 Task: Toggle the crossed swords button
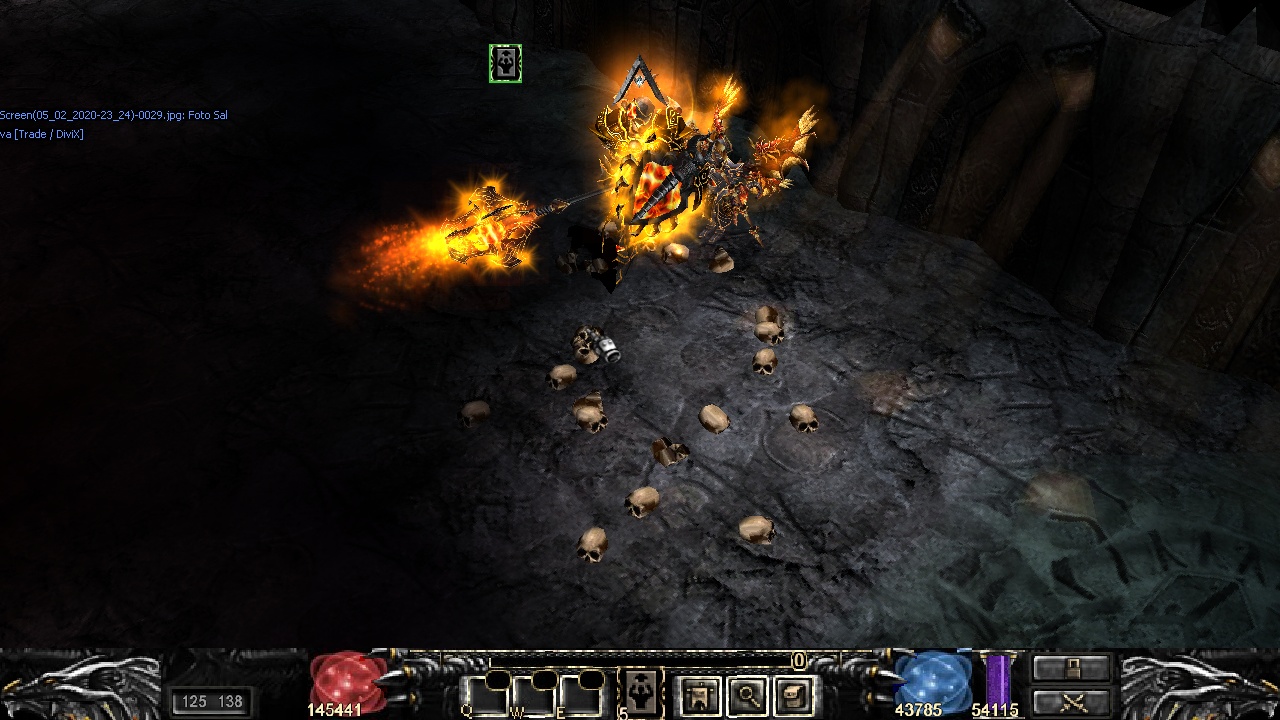pos(1072,702)
